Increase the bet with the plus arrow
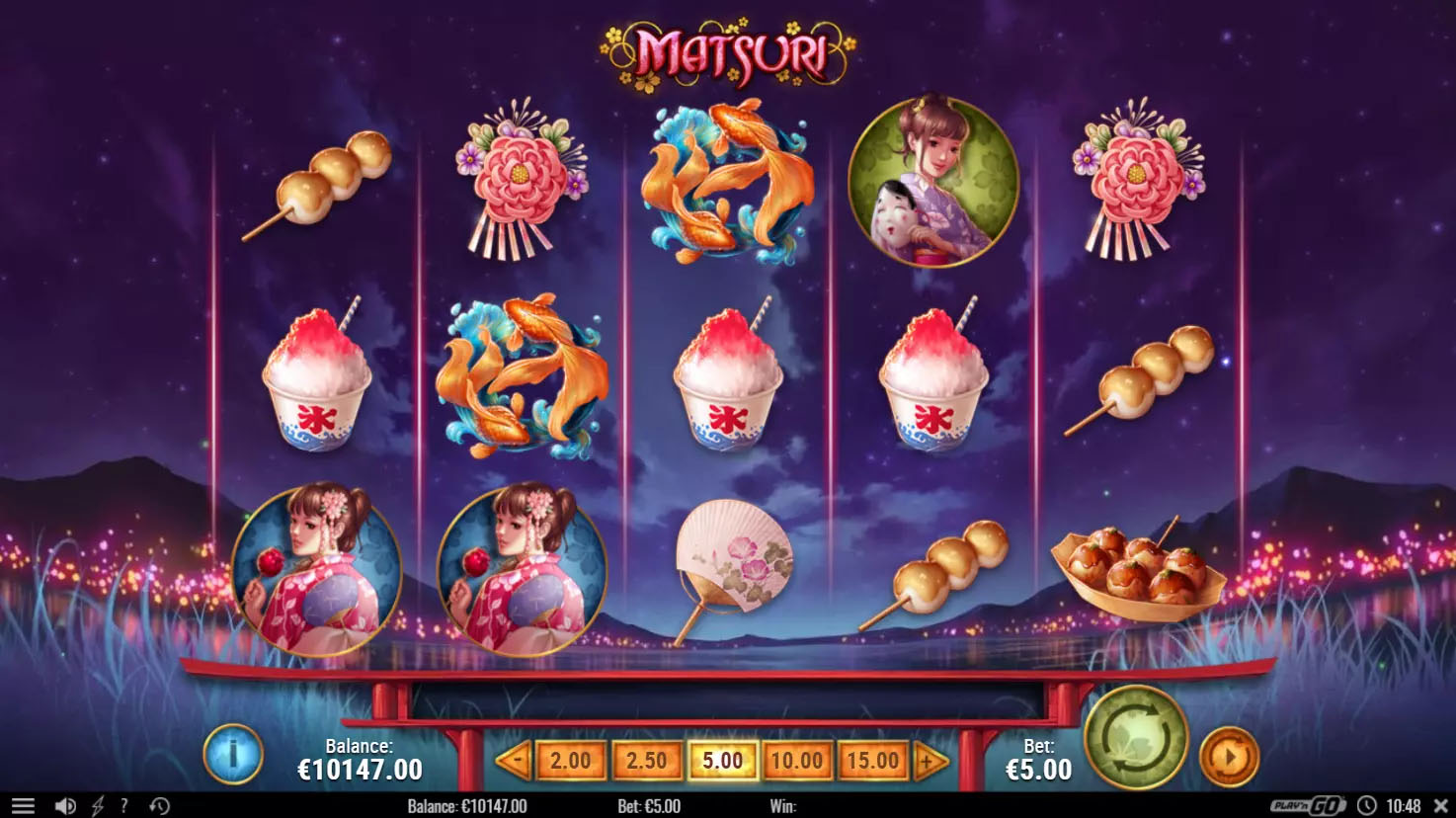Image resolution: width=1456 pixels, height=818 pixels. [930, 761]
